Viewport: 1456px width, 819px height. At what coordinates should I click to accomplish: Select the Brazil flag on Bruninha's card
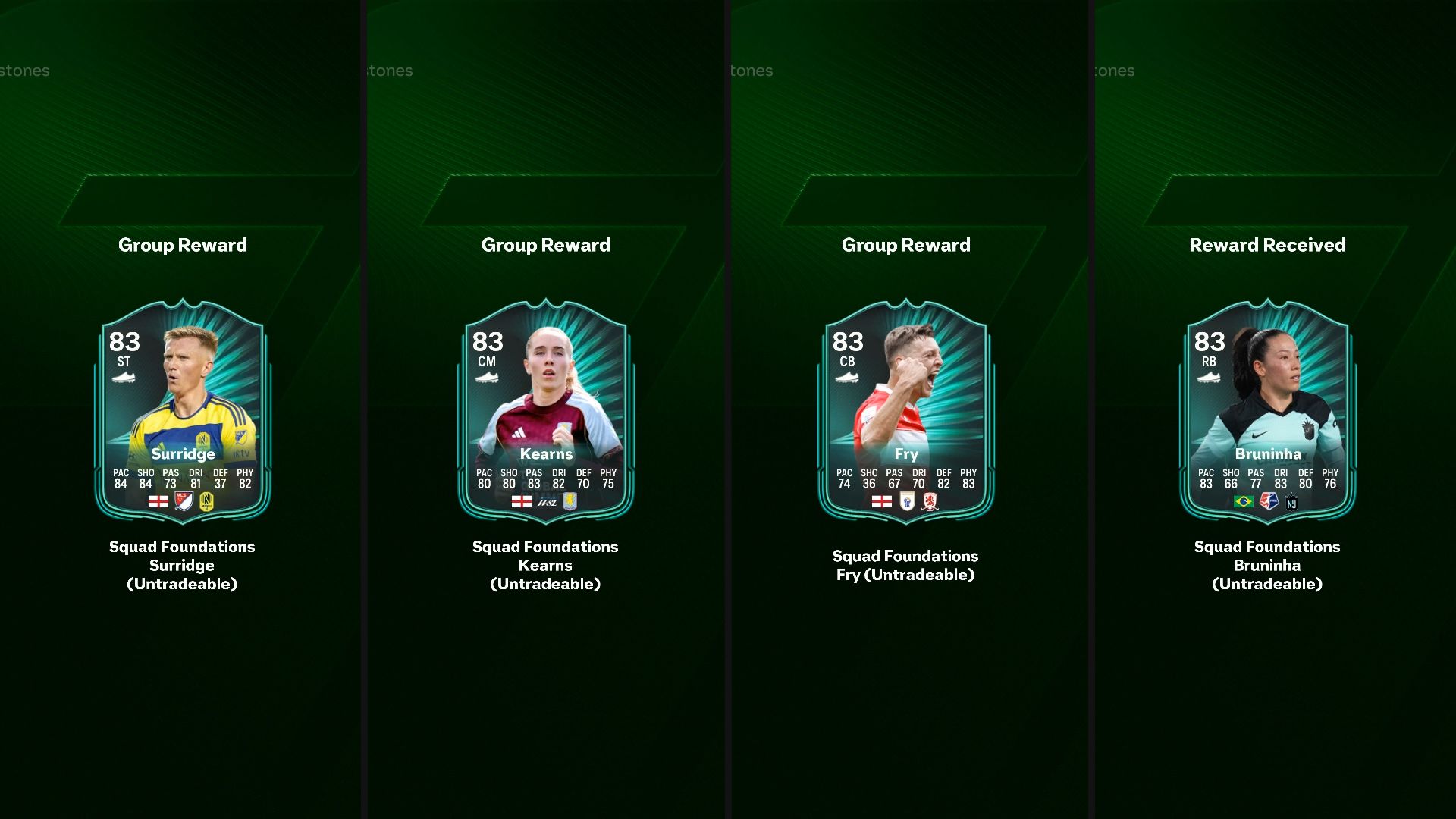point(1244,501)
